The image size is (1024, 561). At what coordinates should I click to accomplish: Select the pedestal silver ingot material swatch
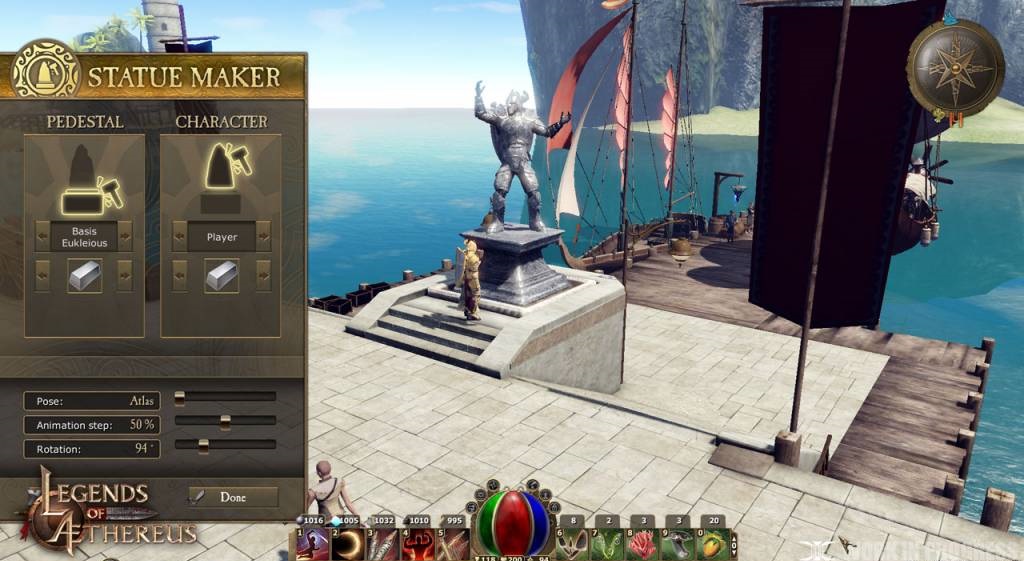click(x=84, y=275)
